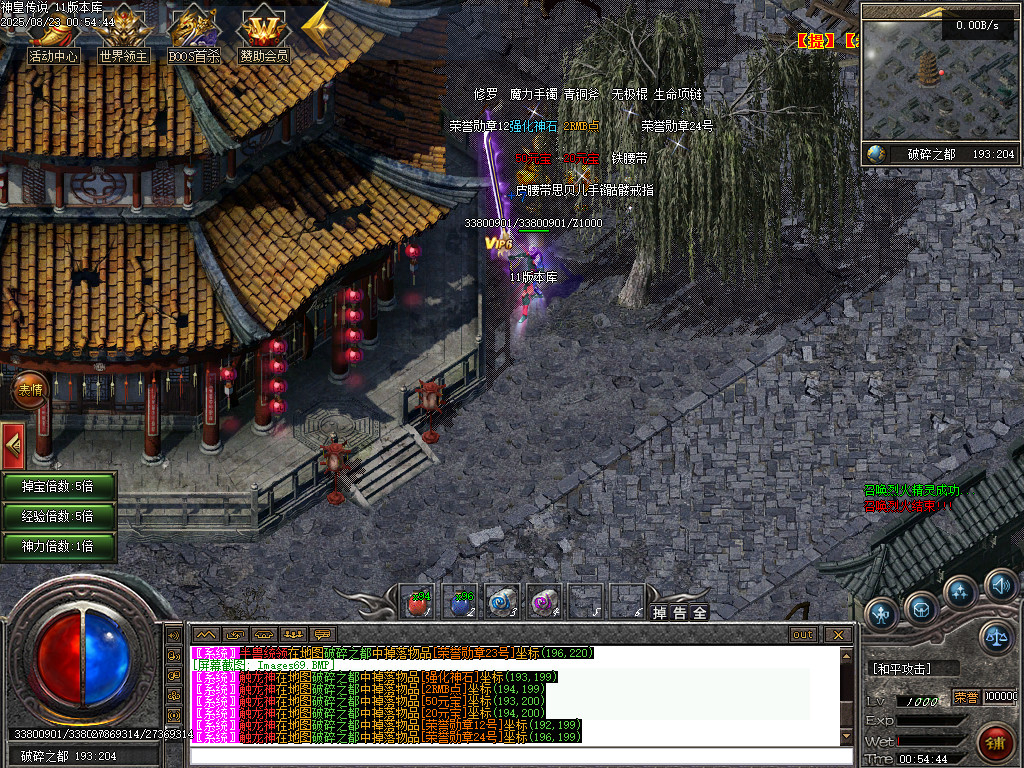Select the 神力倍数 divine power button
The width and height of the screenshot is (1024, 768).
(x=58, y=547)
